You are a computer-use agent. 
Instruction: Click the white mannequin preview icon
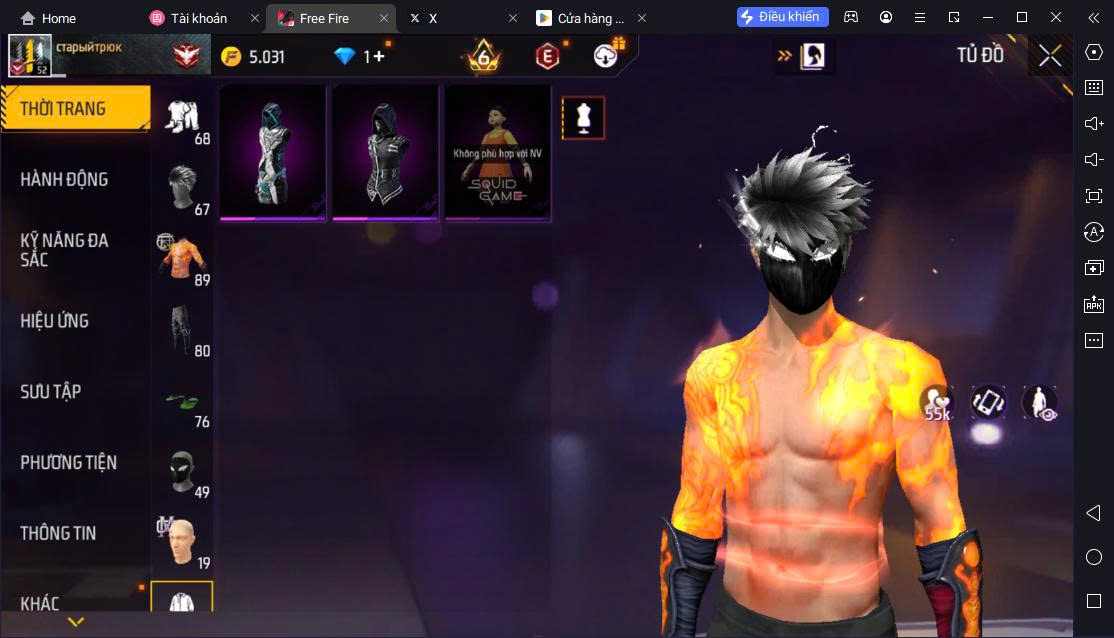[583, 118]
